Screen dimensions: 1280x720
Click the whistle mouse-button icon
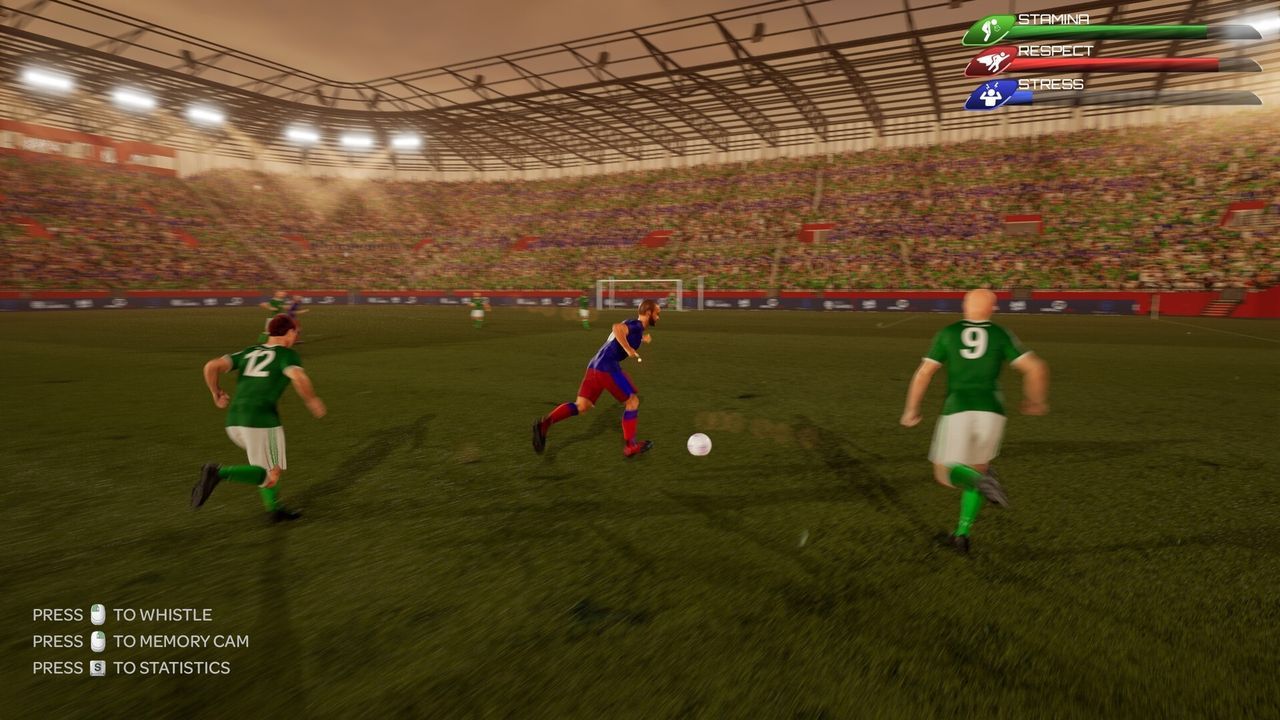[x=96, y=614]
